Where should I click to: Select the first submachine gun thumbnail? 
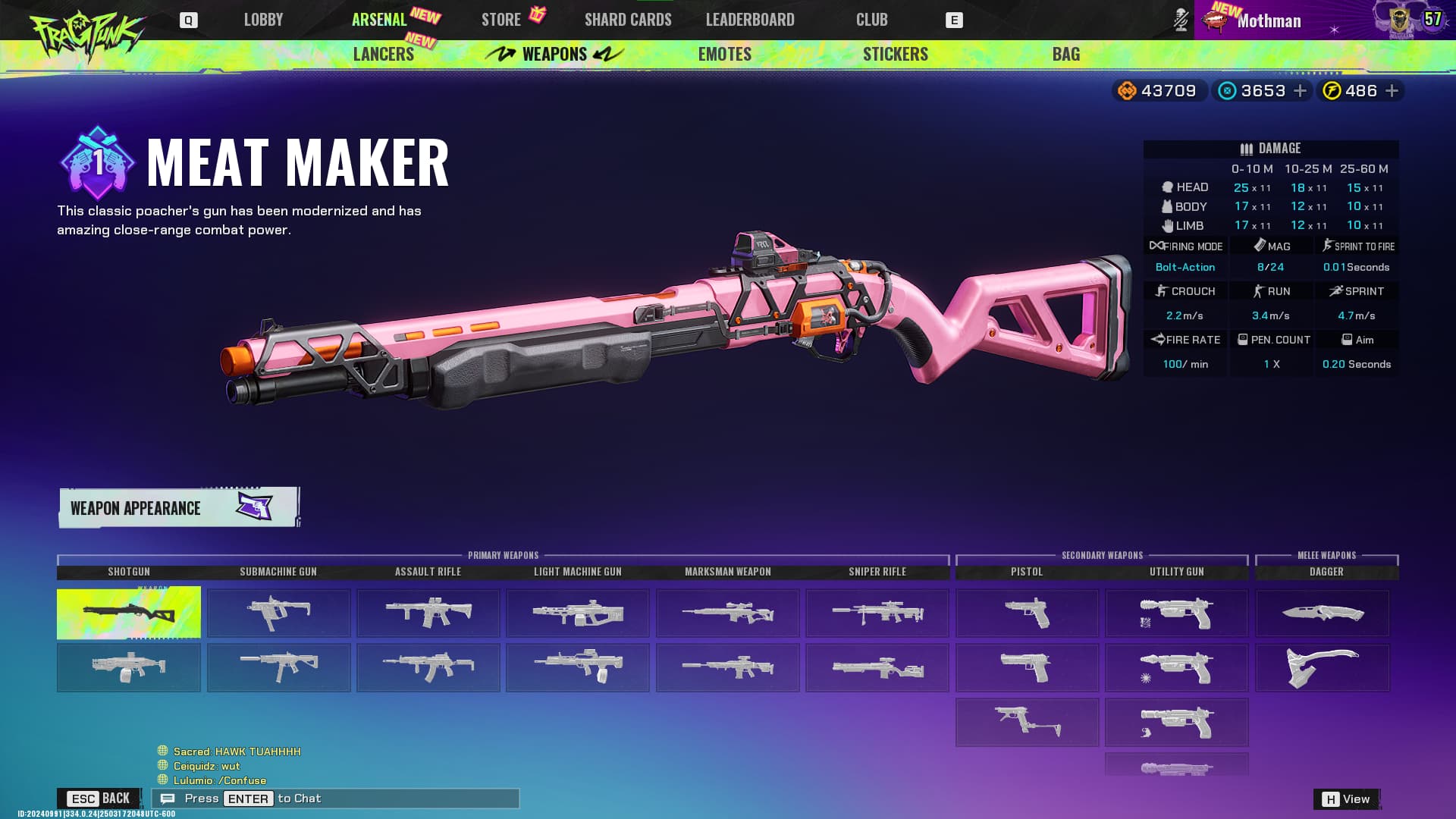278,613
